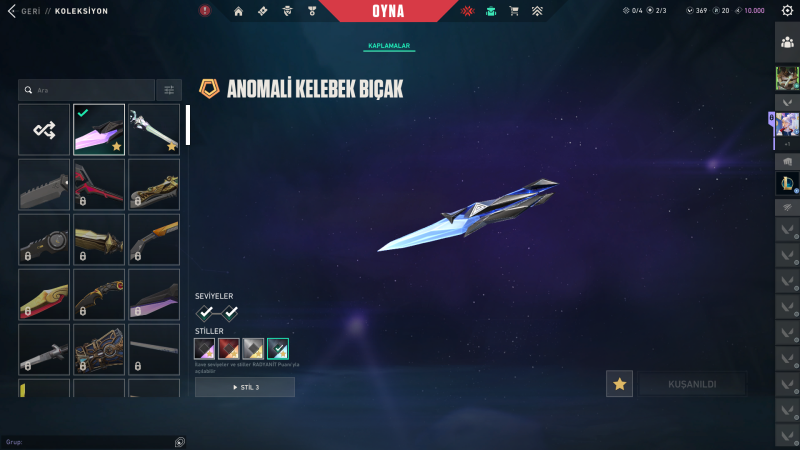Play the STİL 3 preview video
Image resolution: width=800 pixels, height=450 pixels.
click(x=245, y=387)
